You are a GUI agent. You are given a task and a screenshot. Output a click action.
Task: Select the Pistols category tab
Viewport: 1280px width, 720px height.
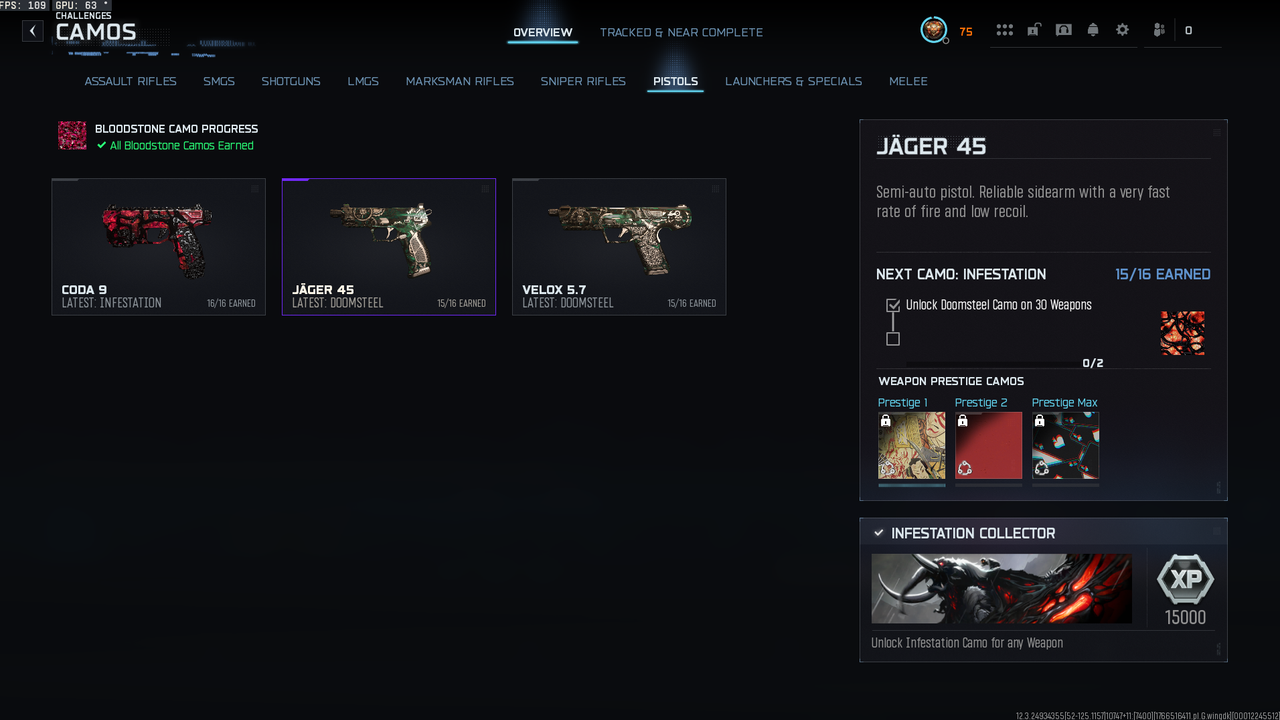[675, 81]
